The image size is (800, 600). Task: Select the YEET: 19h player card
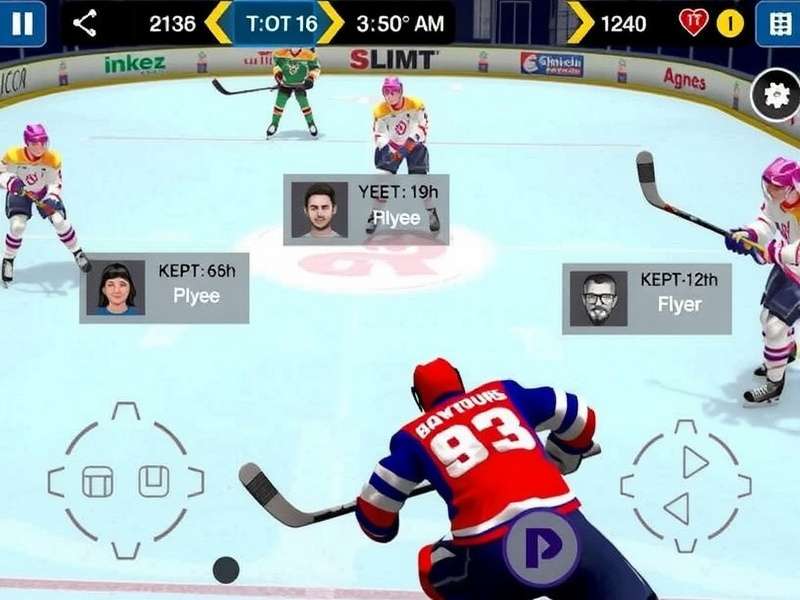pos(366,209)
